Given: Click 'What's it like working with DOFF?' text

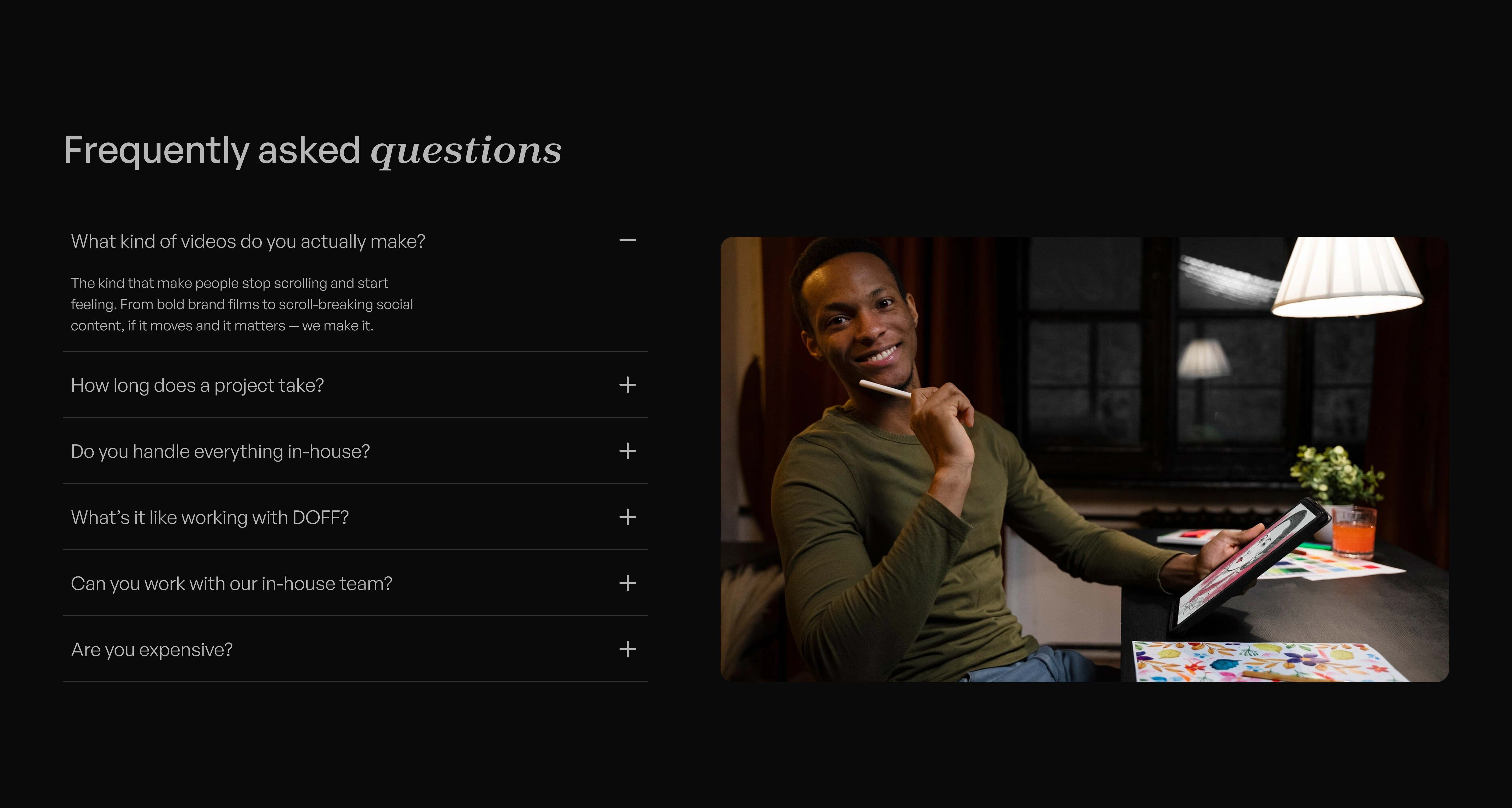Looking at the screenshot, I should click(x=210, y=518).
